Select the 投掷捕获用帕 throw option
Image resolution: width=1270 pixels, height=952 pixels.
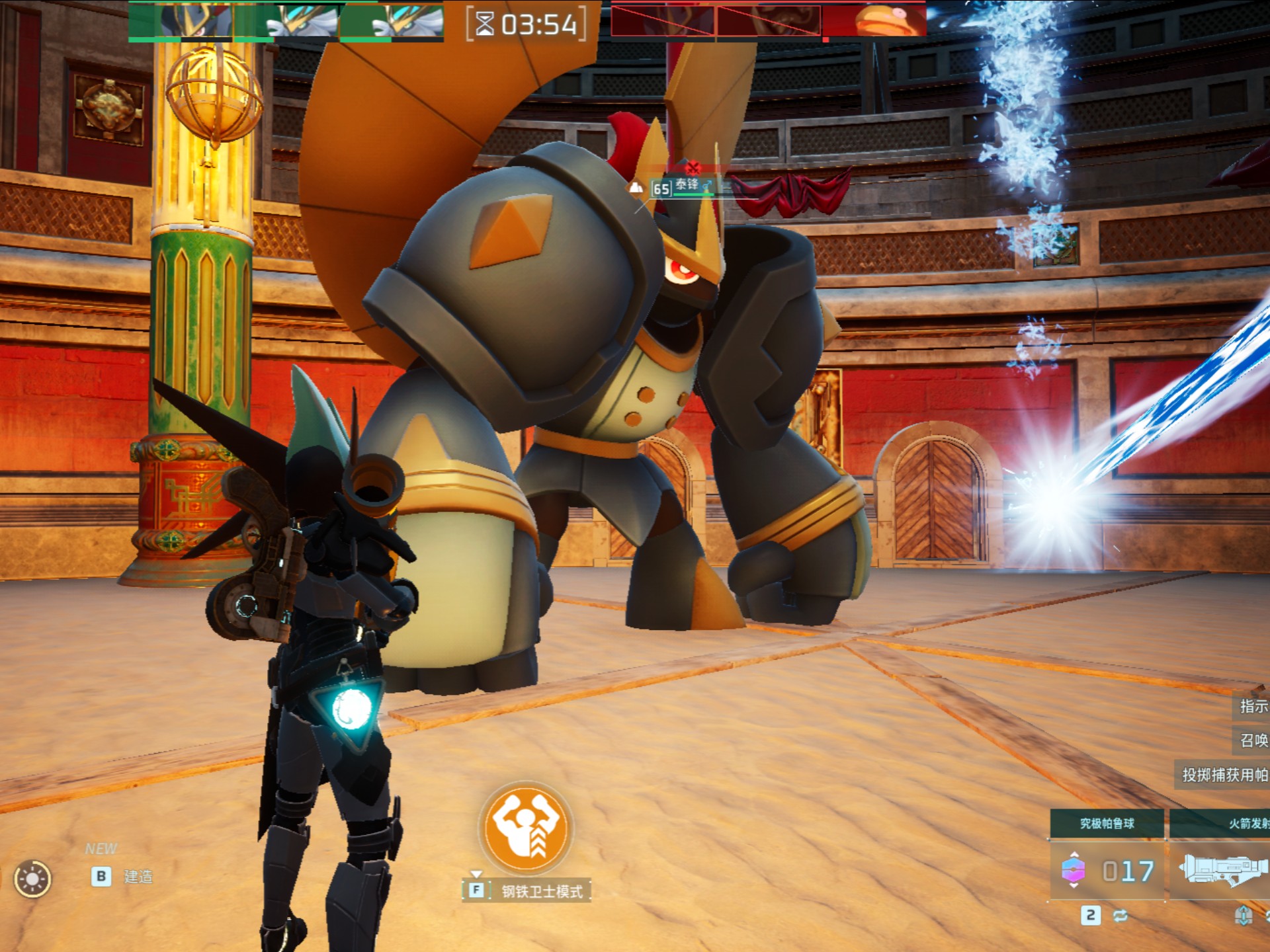1224,775
